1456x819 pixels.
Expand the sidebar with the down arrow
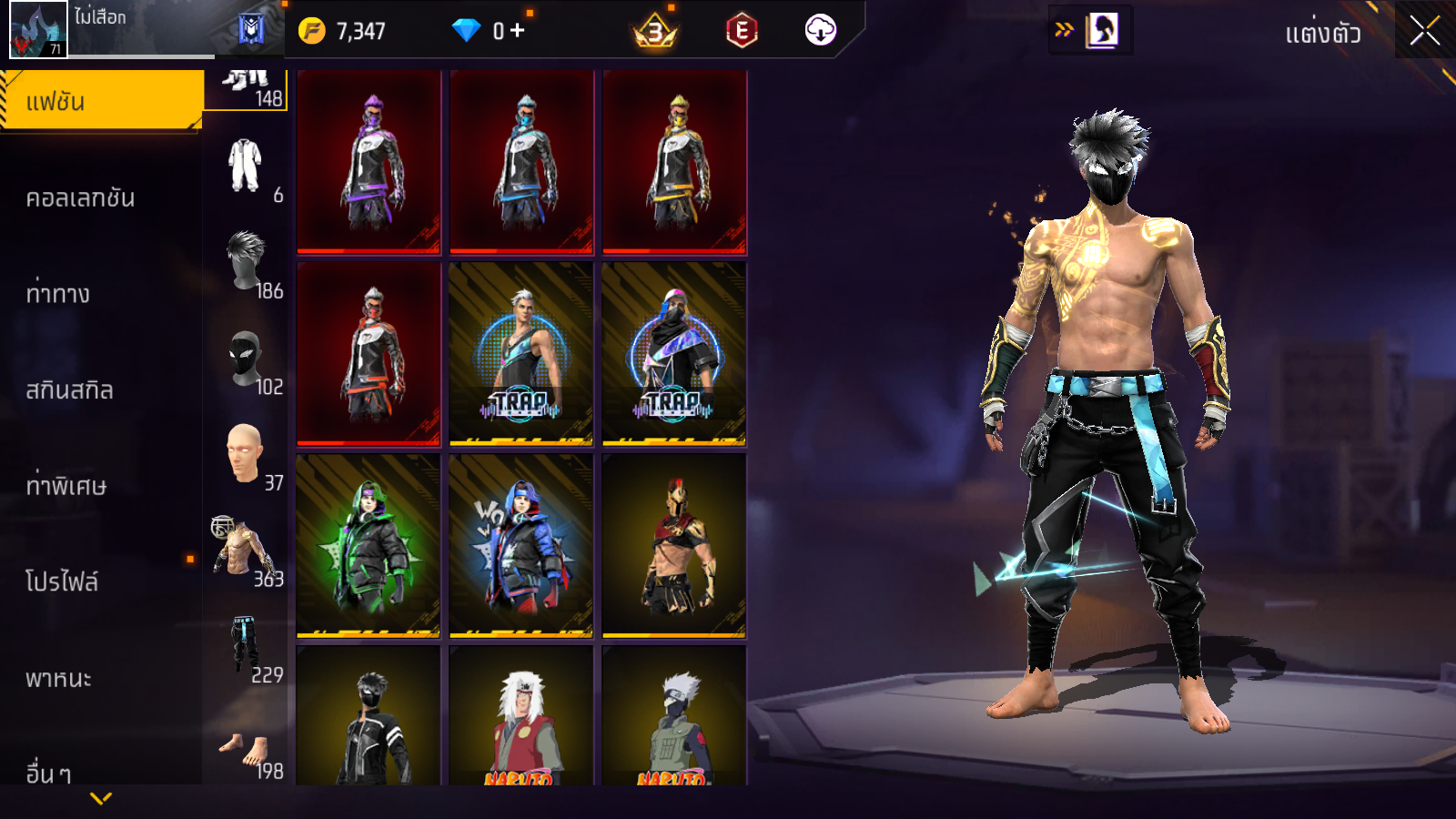click(x=101, y=798)
